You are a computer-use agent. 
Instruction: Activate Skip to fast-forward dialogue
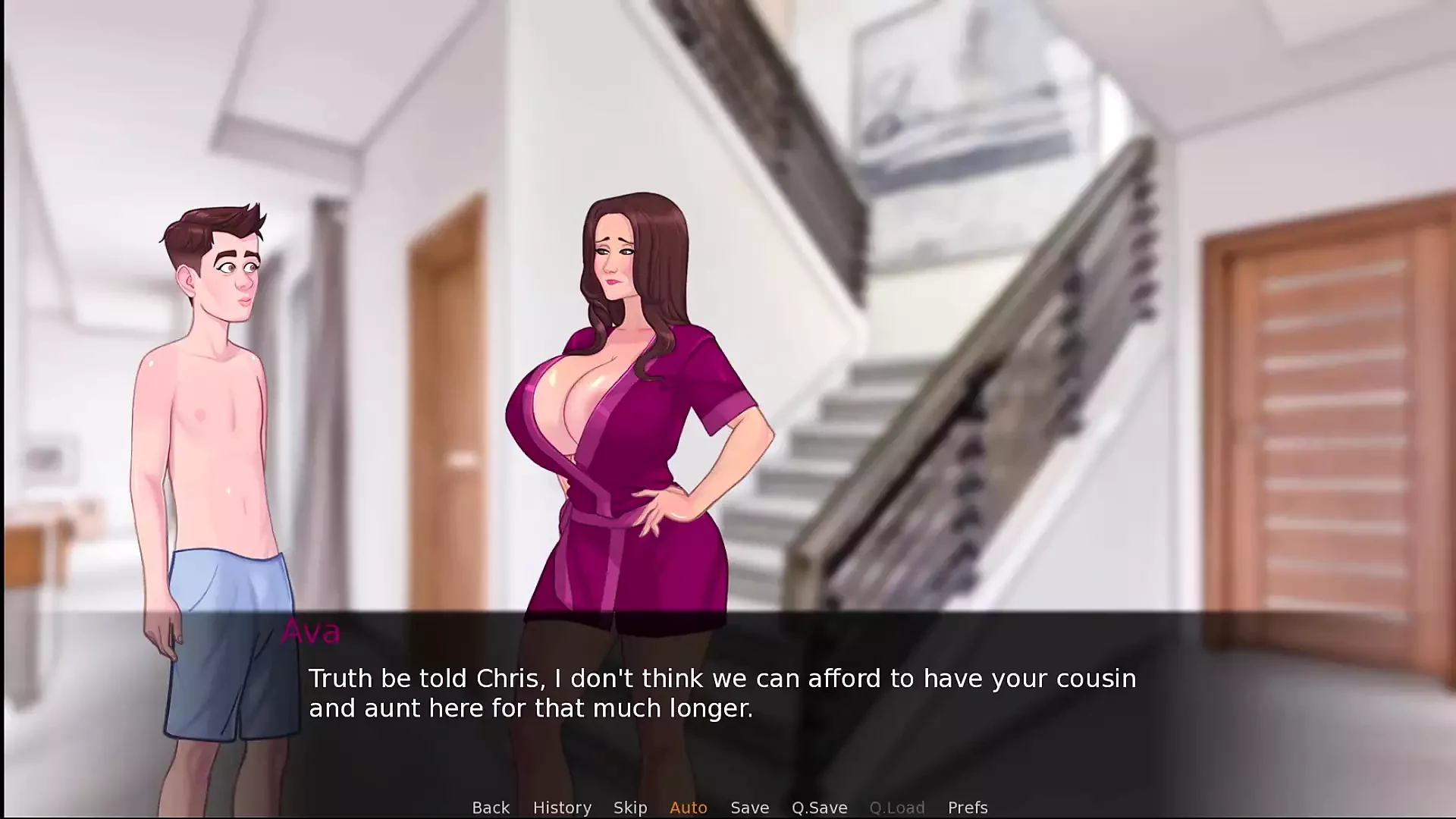tap(630, 808)
